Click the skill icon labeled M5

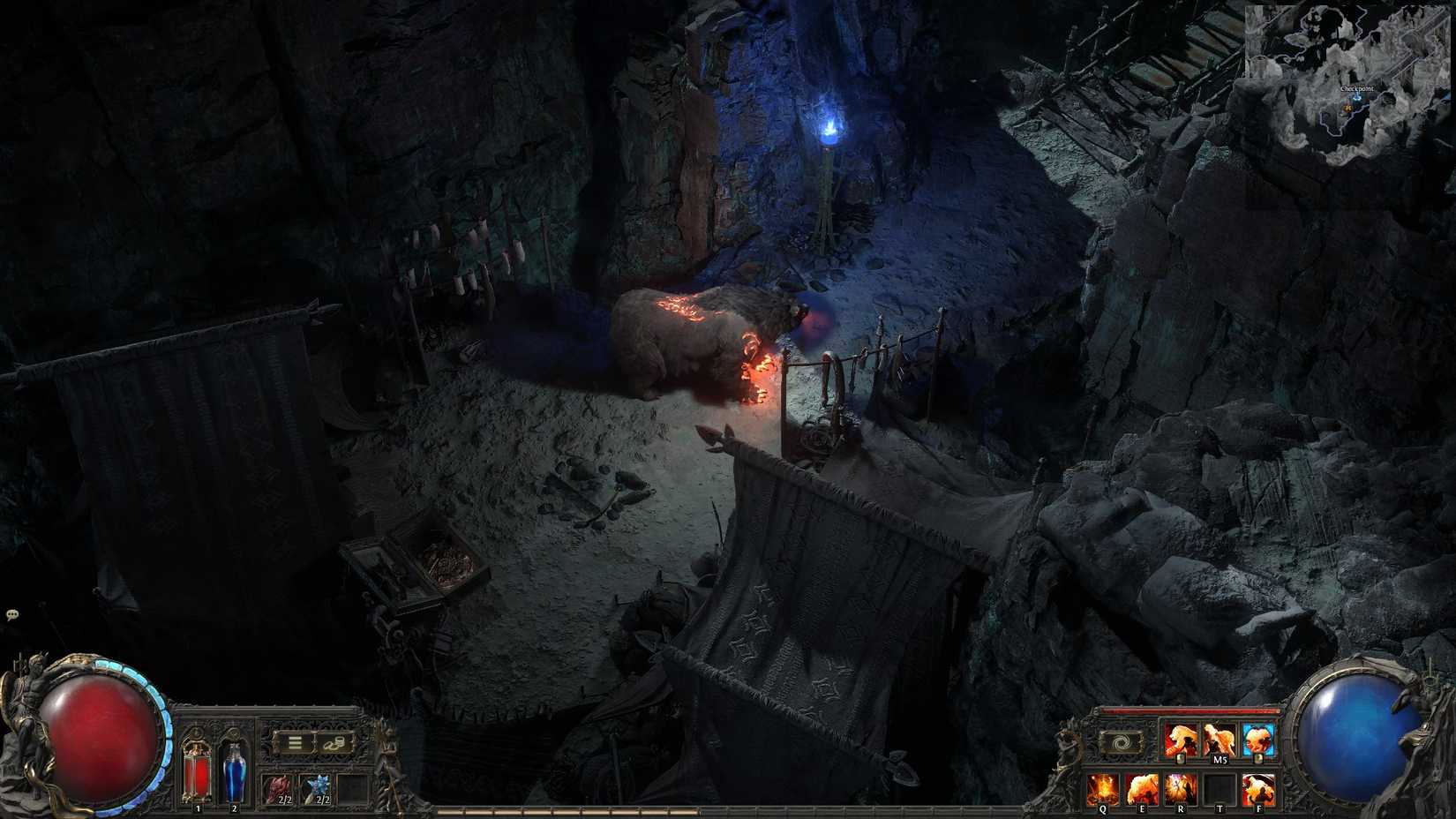point(1218,737)
